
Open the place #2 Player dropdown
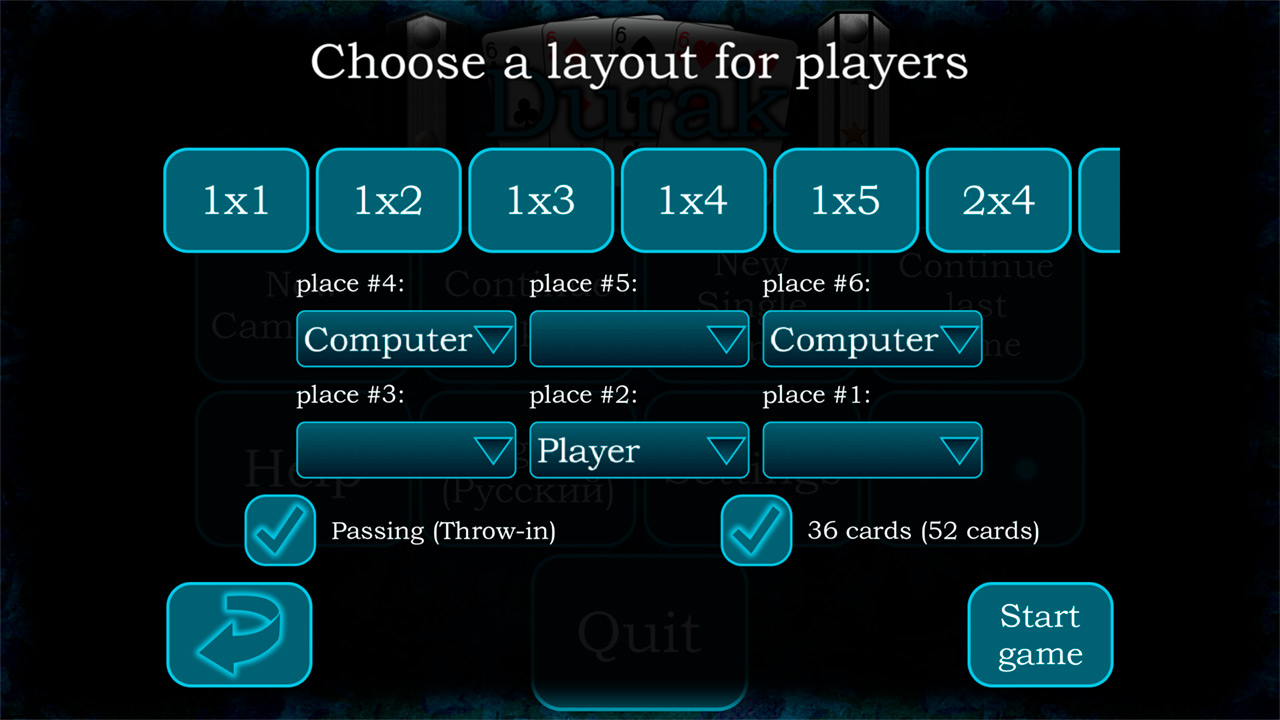639,450
